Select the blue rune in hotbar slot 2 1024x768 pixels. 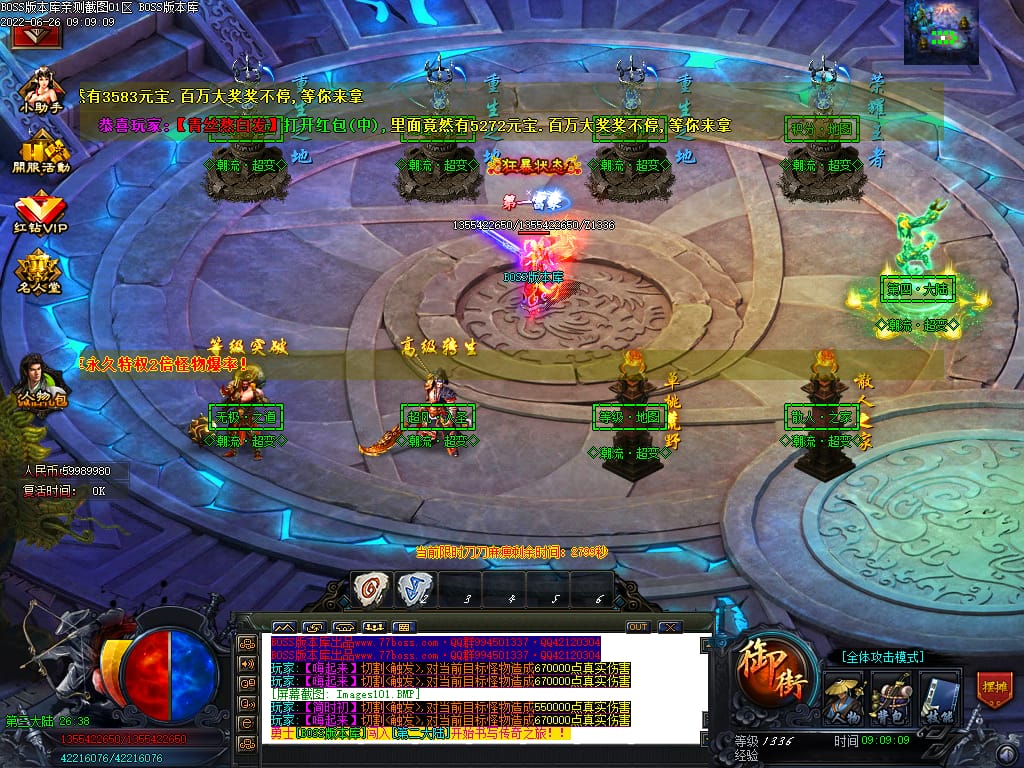[413, 587]
